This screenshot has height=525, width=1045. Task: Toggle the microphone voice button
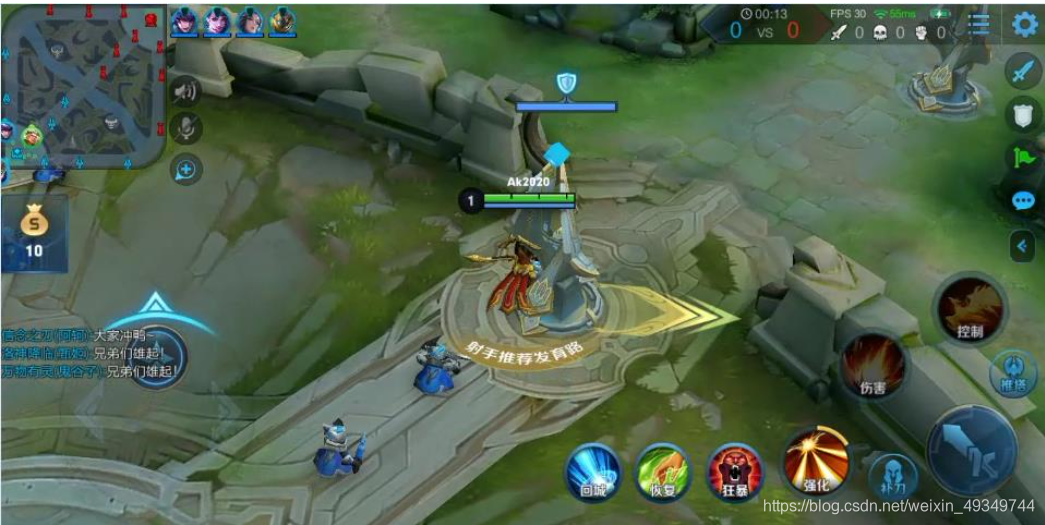[186, 128]
